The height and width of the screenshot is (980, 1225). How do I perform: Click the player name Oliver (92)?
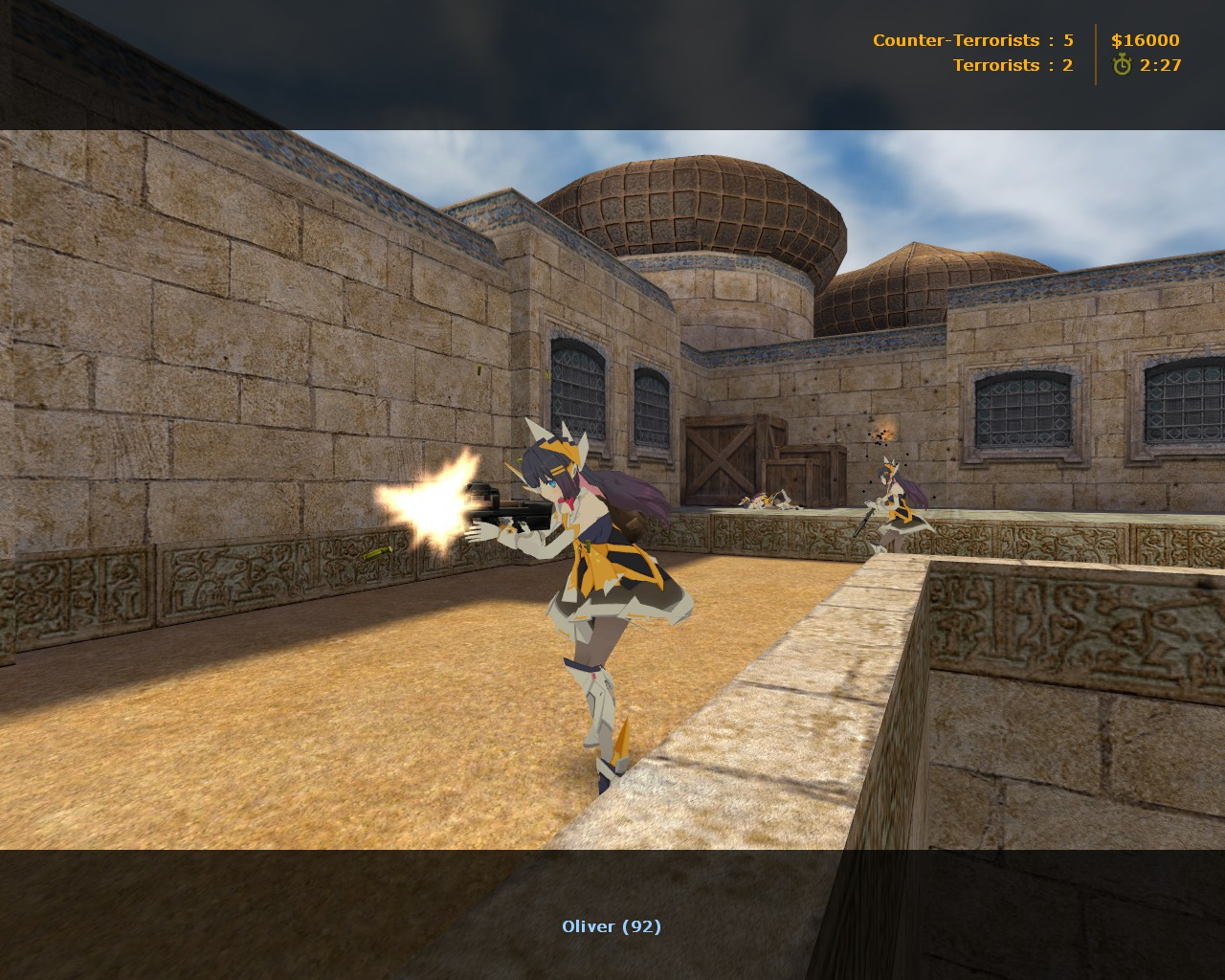612,925
